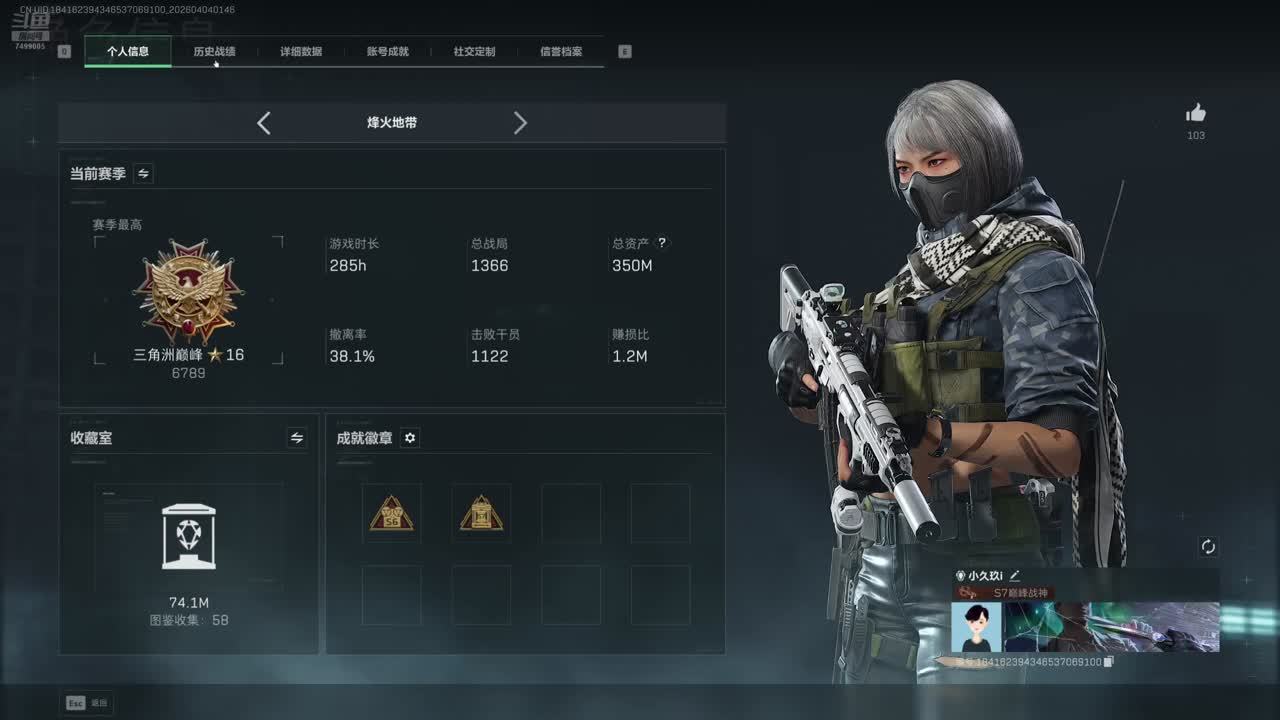Screen dimensions: 1280x720
Task: Select the 个人信息 tab
Action: click(x=128, y=51)
